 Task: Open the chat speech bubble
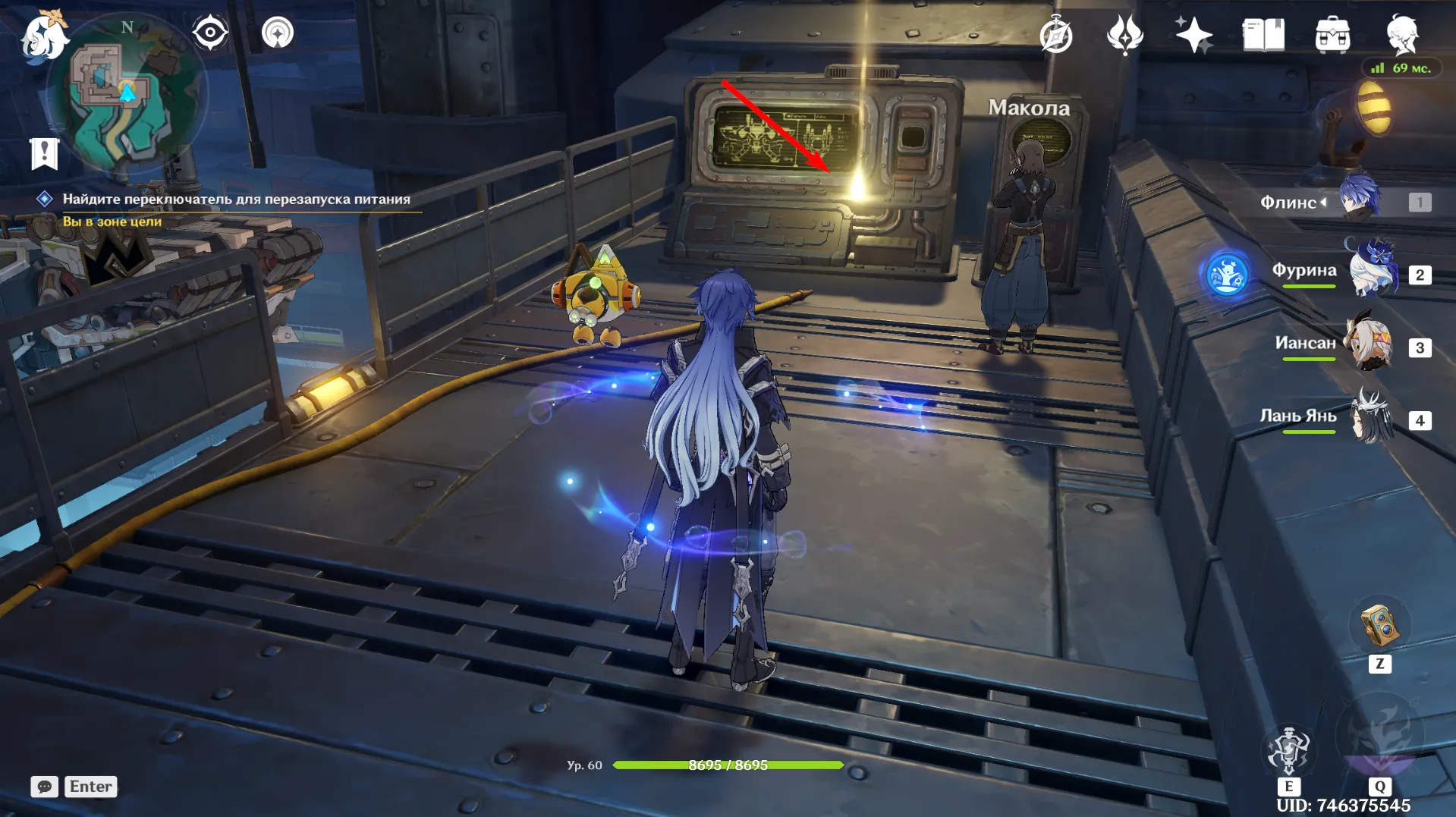click(44, 787)
